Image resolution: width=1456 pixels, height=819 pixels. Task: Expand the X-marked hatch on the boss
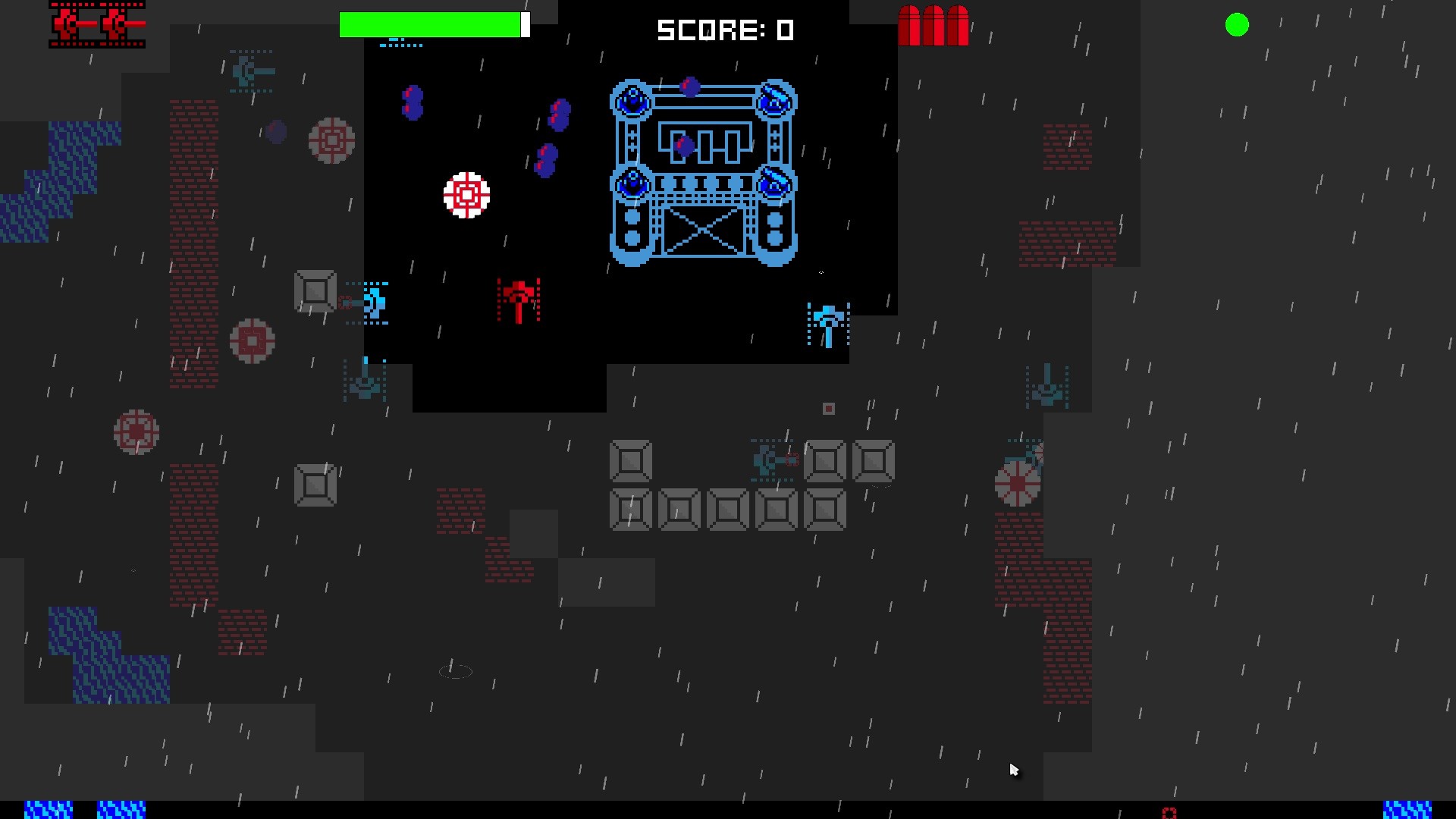pos(704,231)
